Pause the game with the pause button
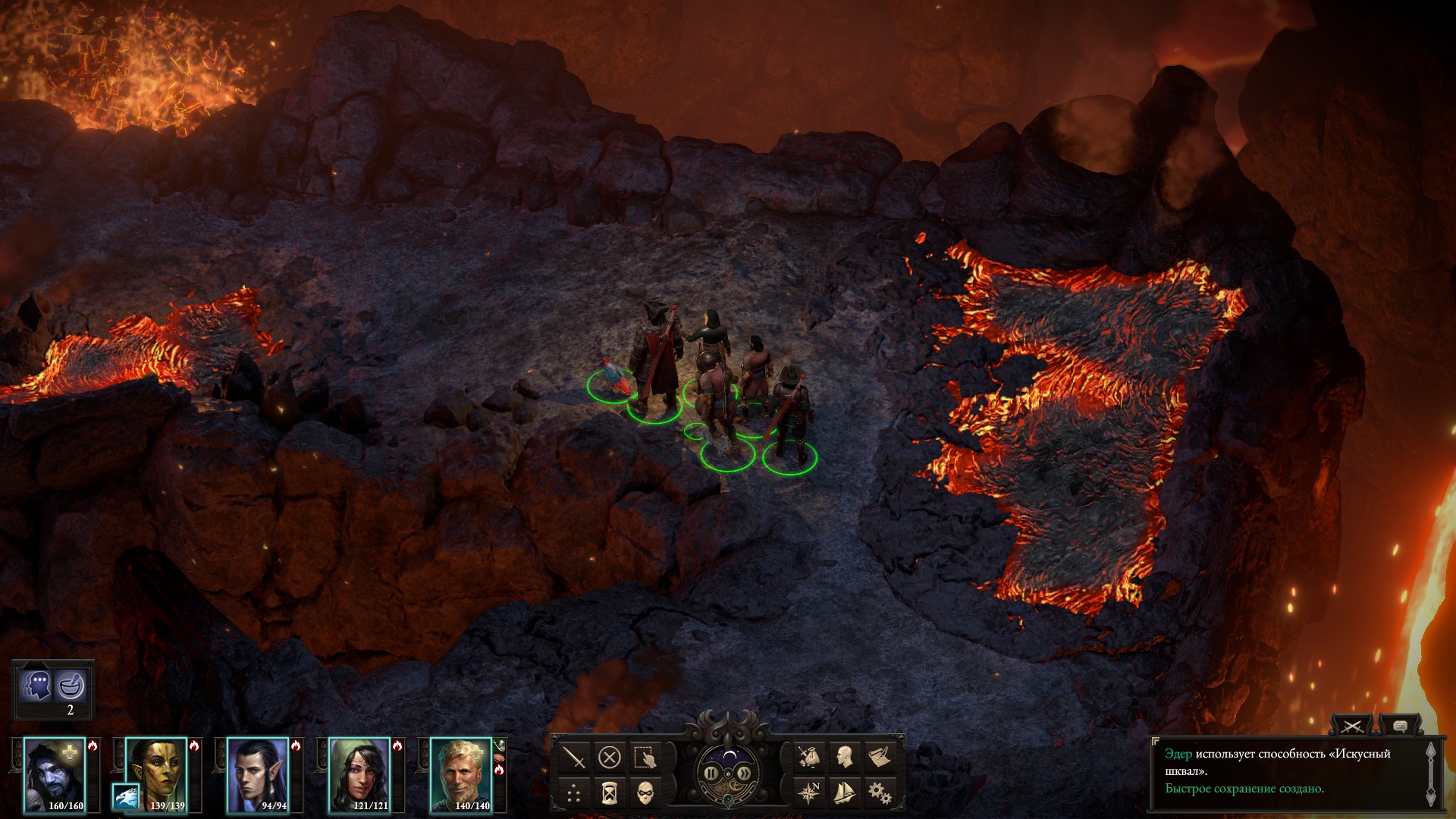Screen dimensions: 1456x819 [711, 773]
